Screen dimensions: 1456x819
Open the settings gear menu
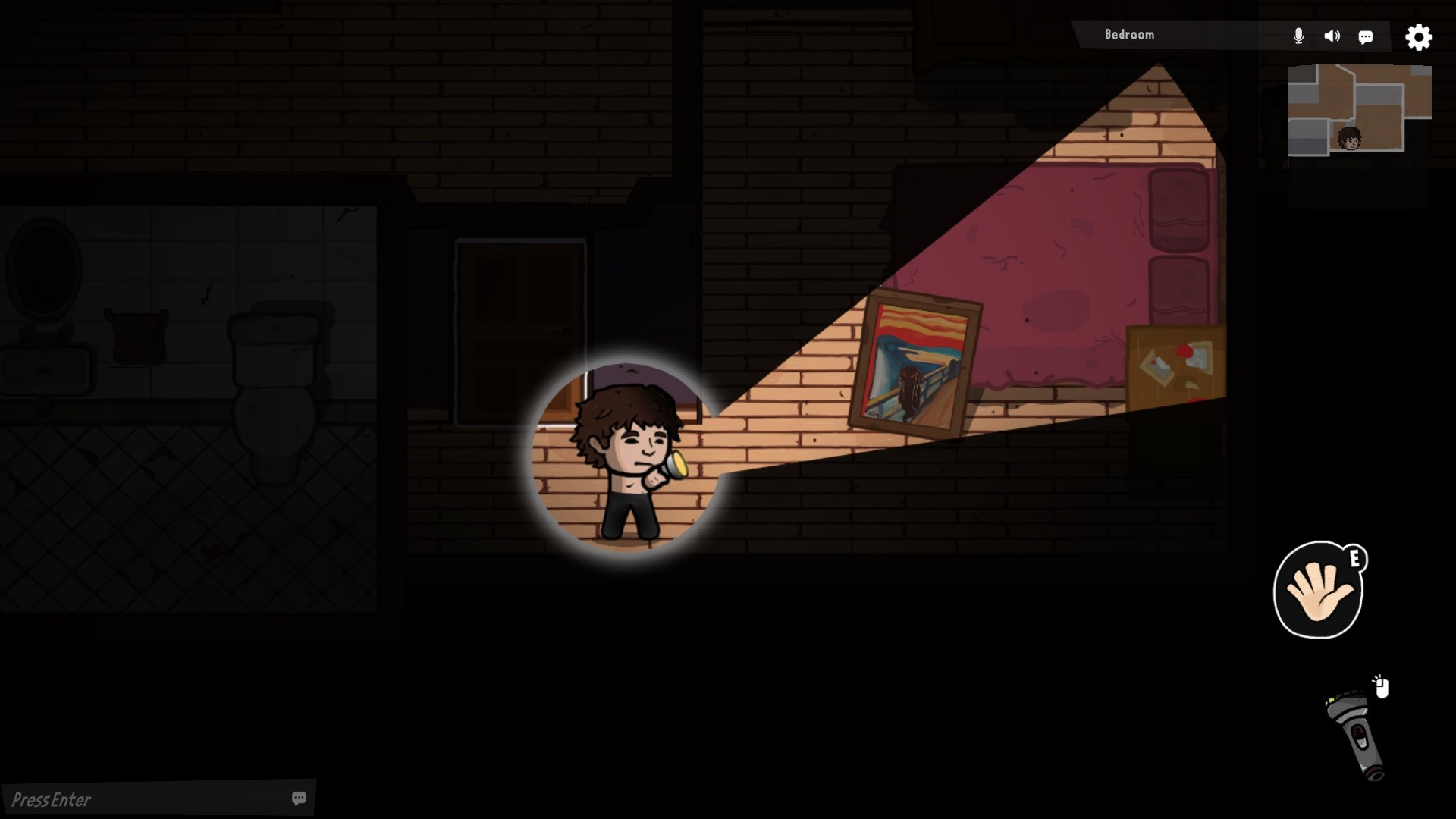(x=1418, y=36)
